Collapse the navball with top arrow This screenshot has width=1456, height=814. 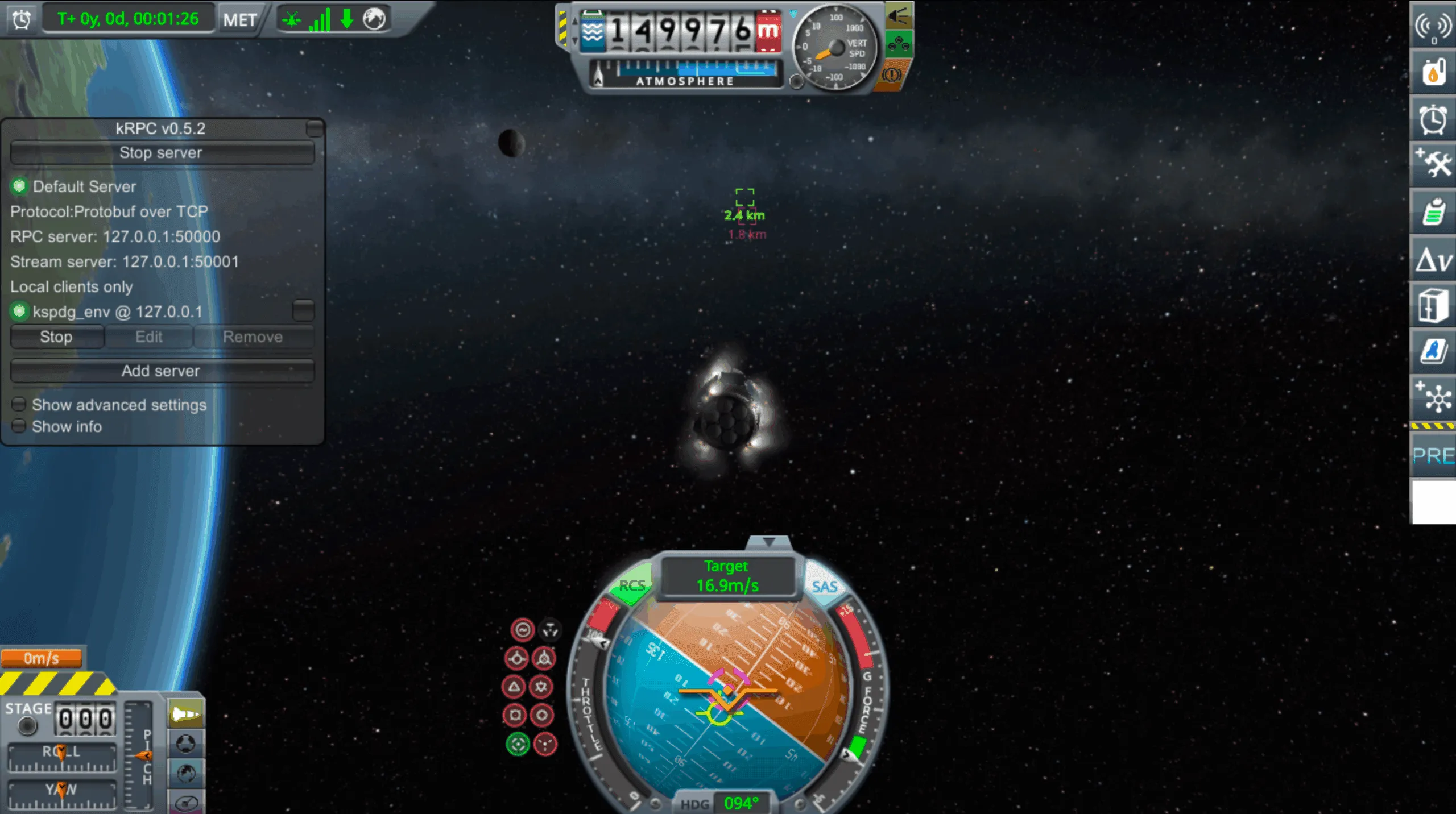coord(768,542)
